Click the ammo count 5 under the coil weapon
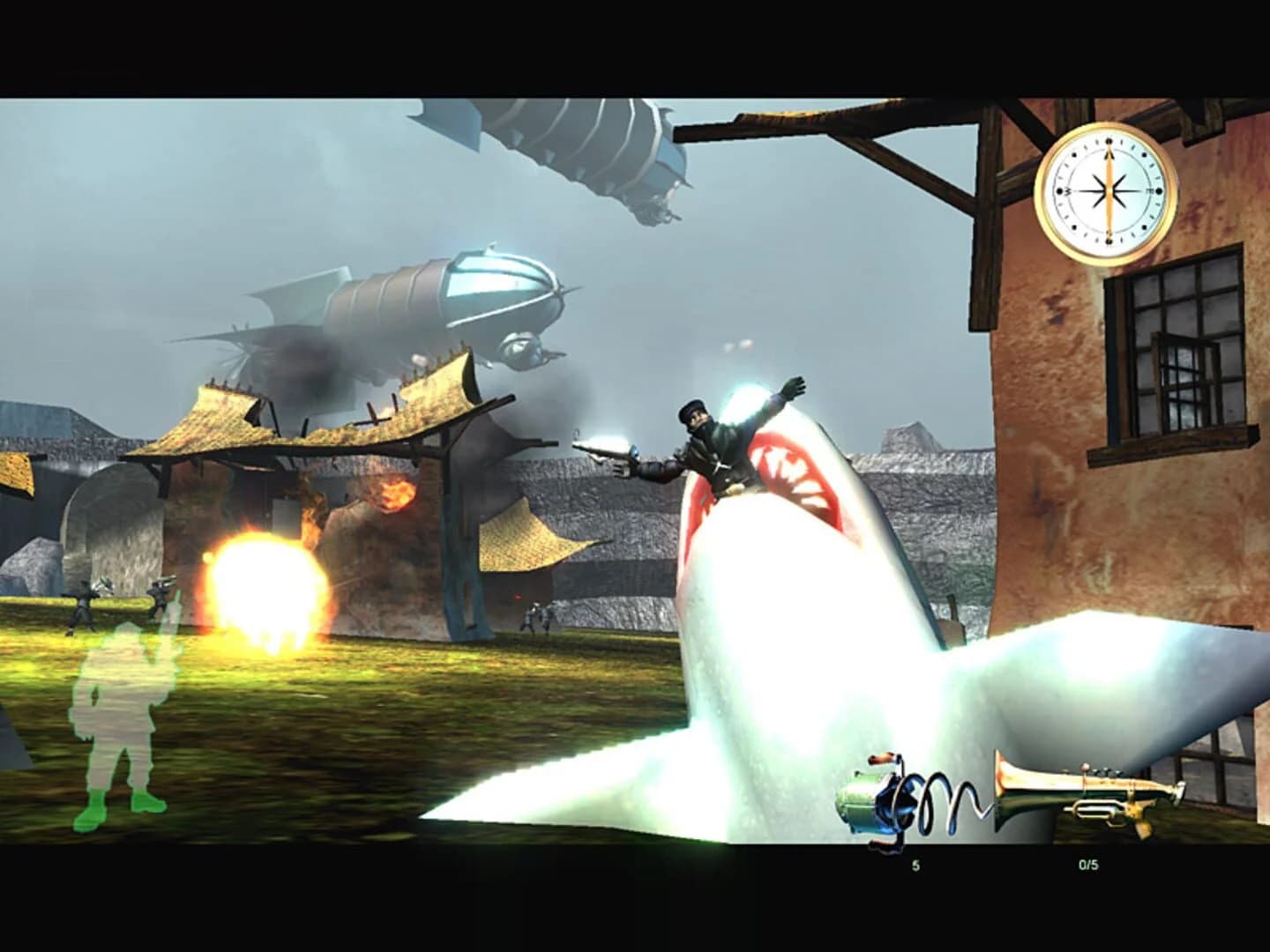Viewport: 1270px width, 952px height. pos(915,866)
